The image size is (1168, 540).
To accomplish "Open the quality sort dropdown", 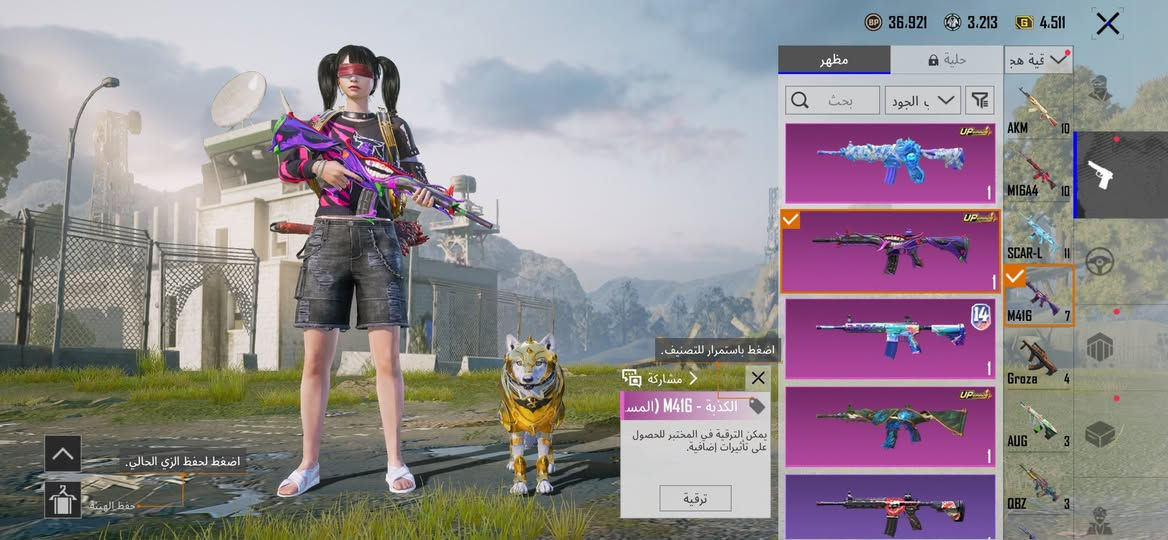I will coord(922,100).
